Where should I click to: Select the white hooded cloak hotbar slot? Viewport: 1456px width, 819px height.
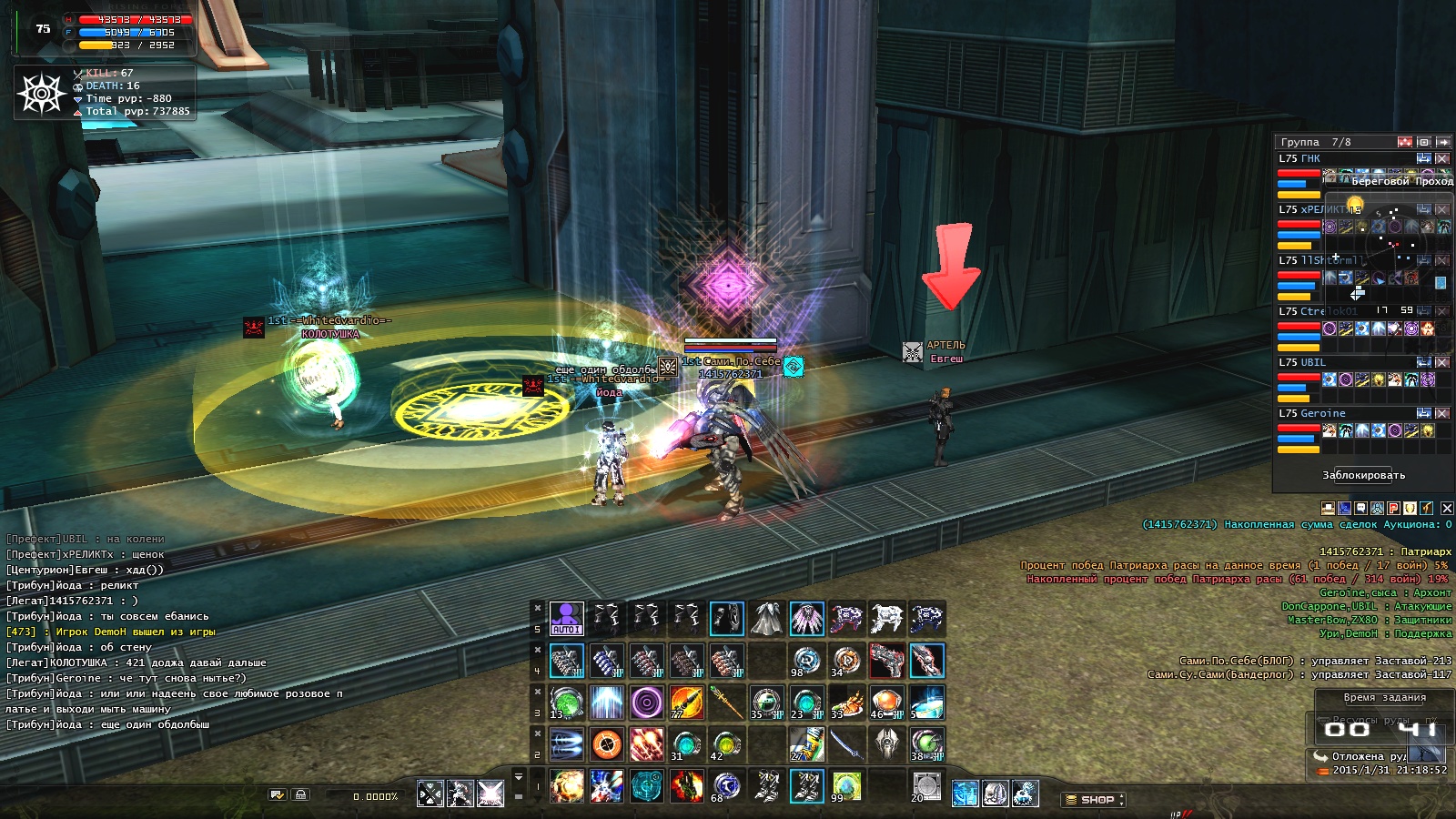click(766, 619)
